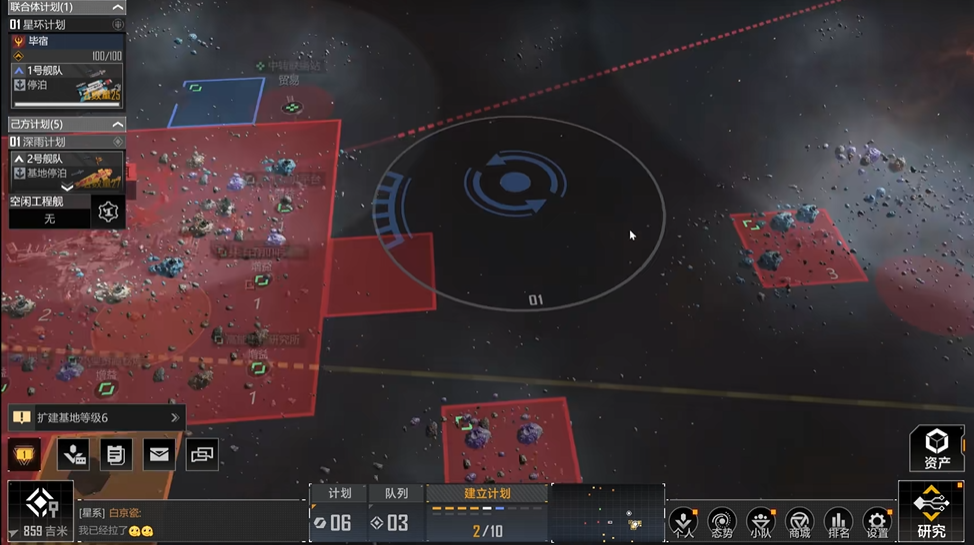Collapse the 联合体计划 panel header
This screenshot has width=974, height=545.
118,8
